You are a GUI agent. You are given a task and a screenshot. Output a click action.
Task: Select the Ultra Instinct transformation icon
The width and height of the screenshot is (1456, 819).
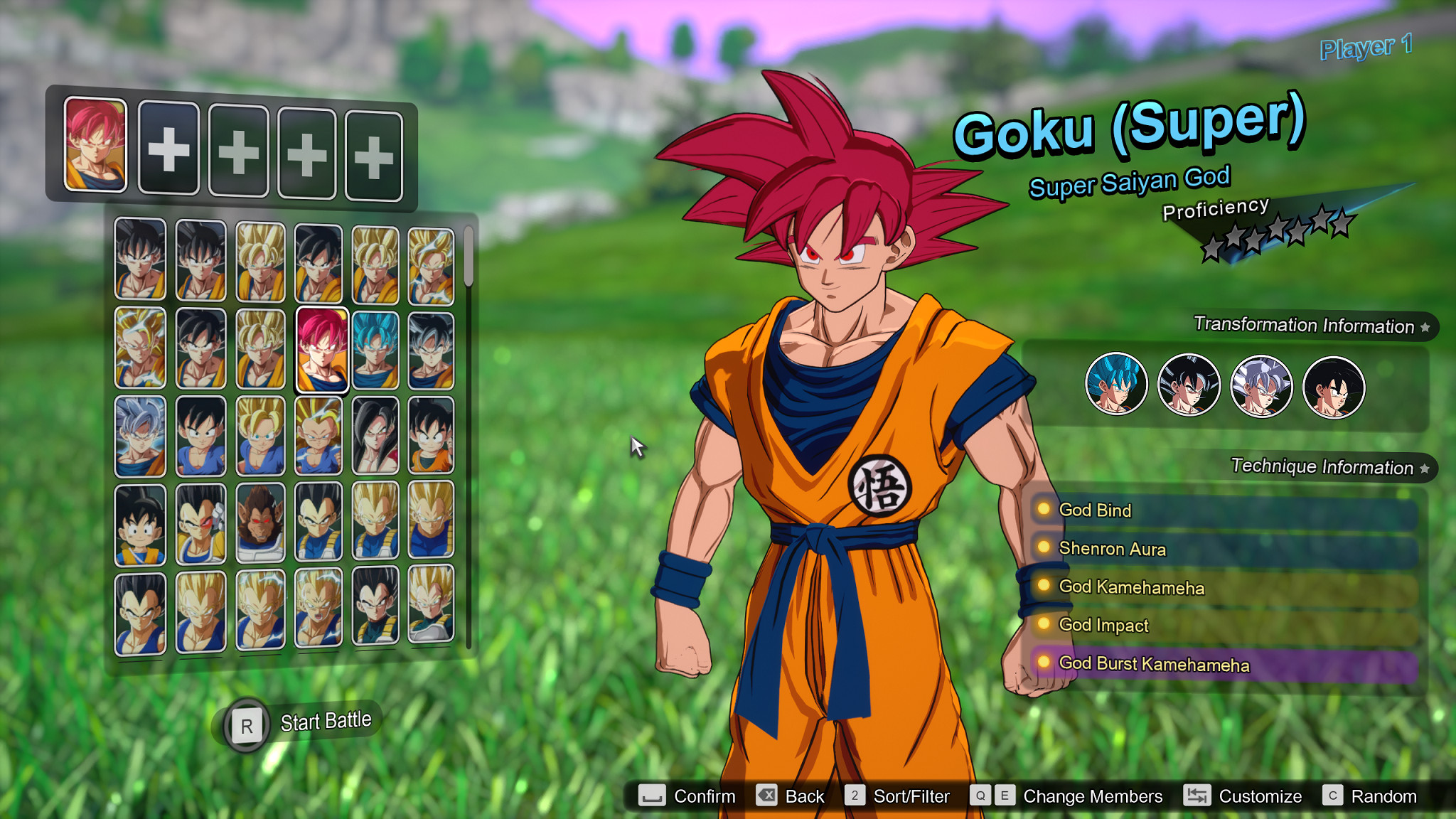click(x=1262, y=384)
